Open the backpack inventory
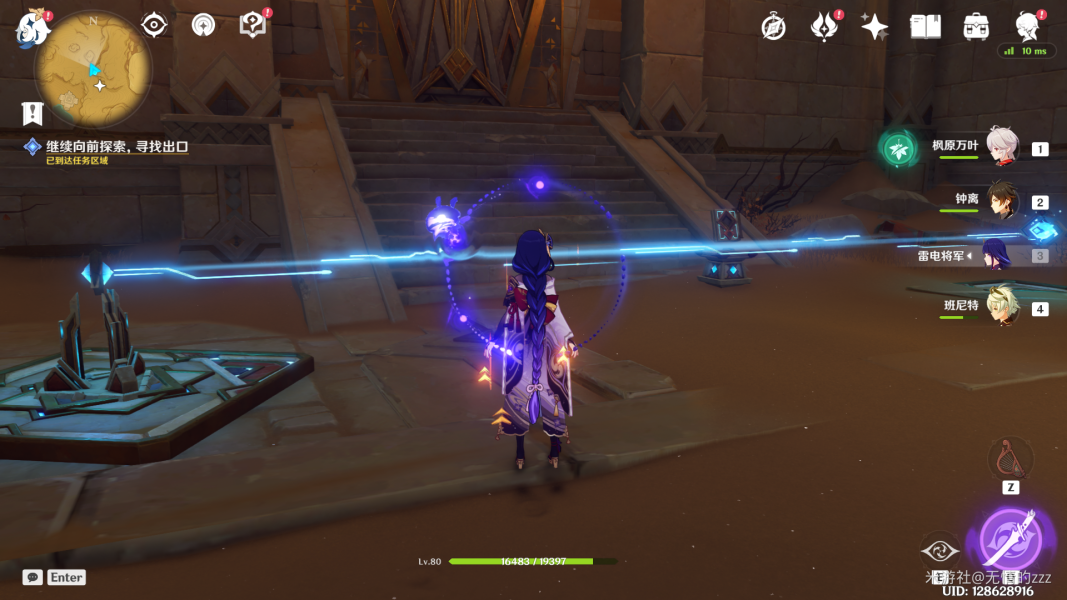 [976, 27]
